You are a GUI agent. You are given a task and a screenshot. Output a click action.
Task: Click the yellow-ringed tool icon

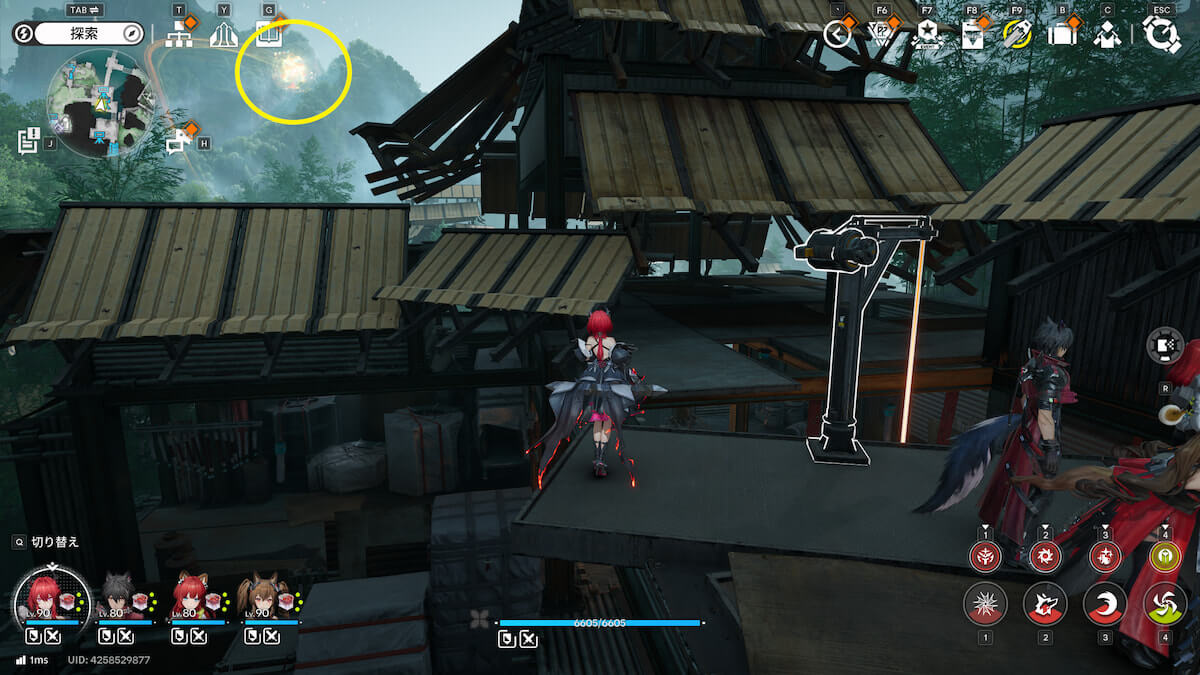(1017, 34)
